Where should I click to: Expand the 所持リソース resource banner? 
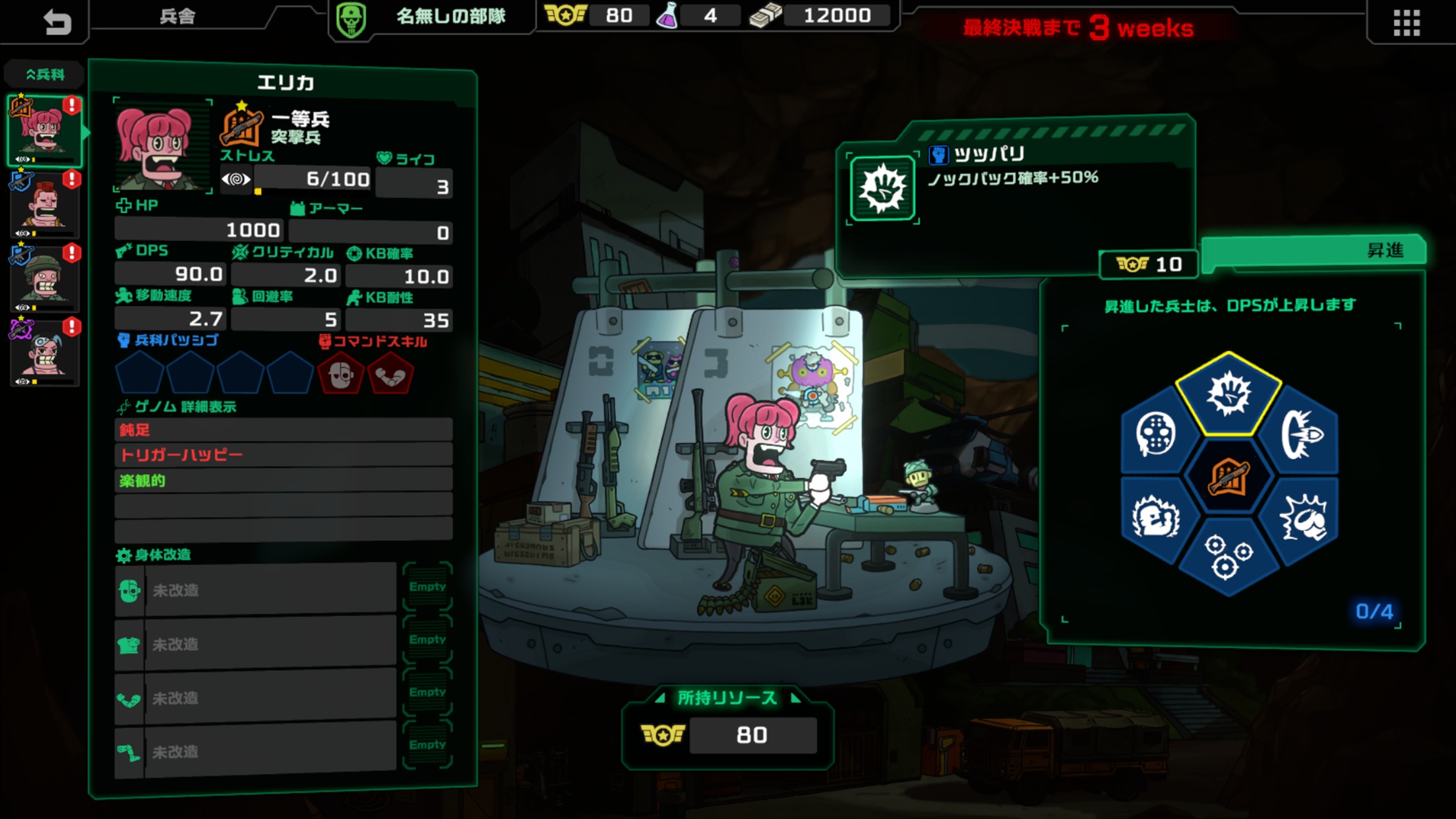725,698
